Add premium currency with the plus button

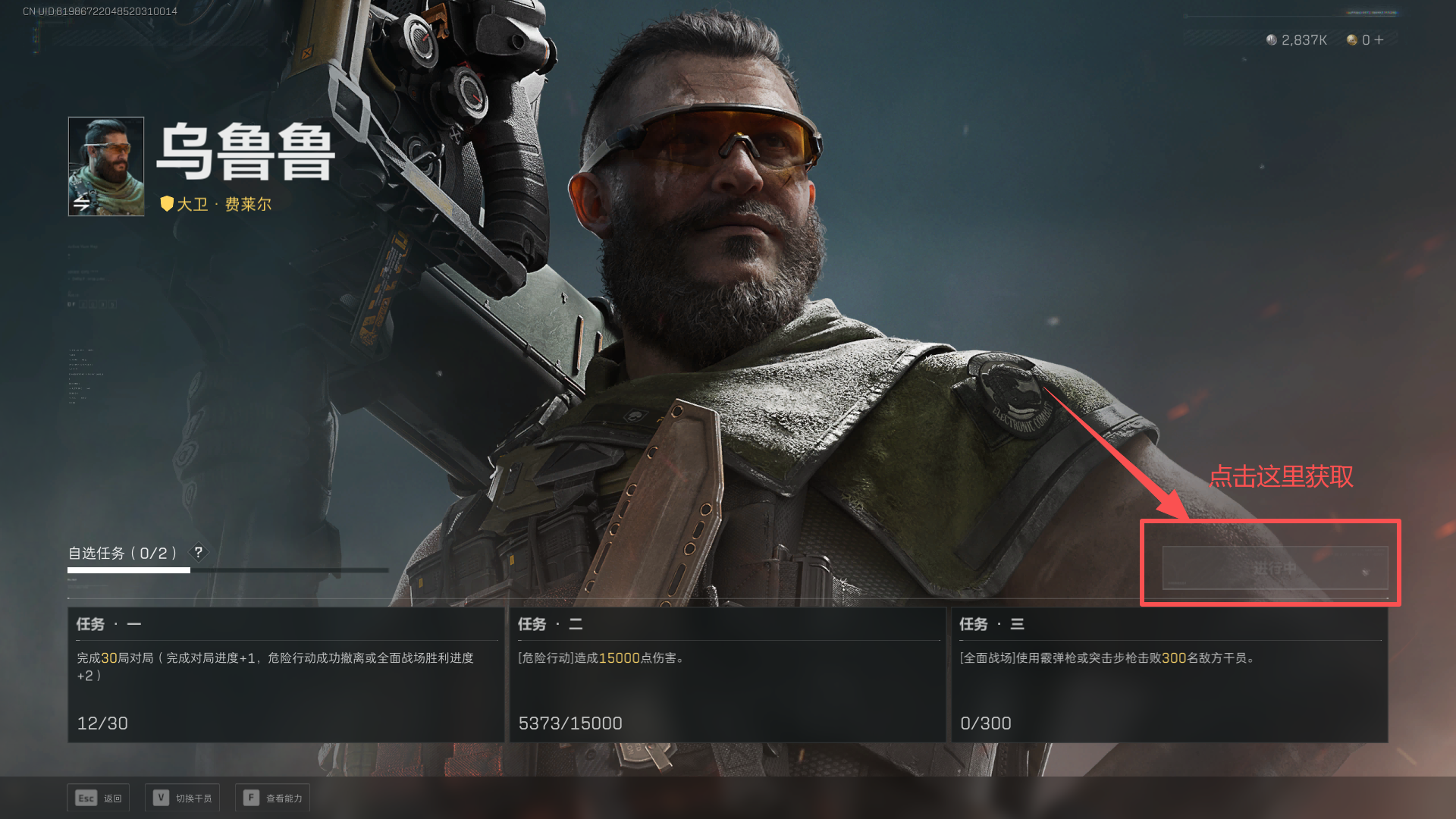(1379, 39)
